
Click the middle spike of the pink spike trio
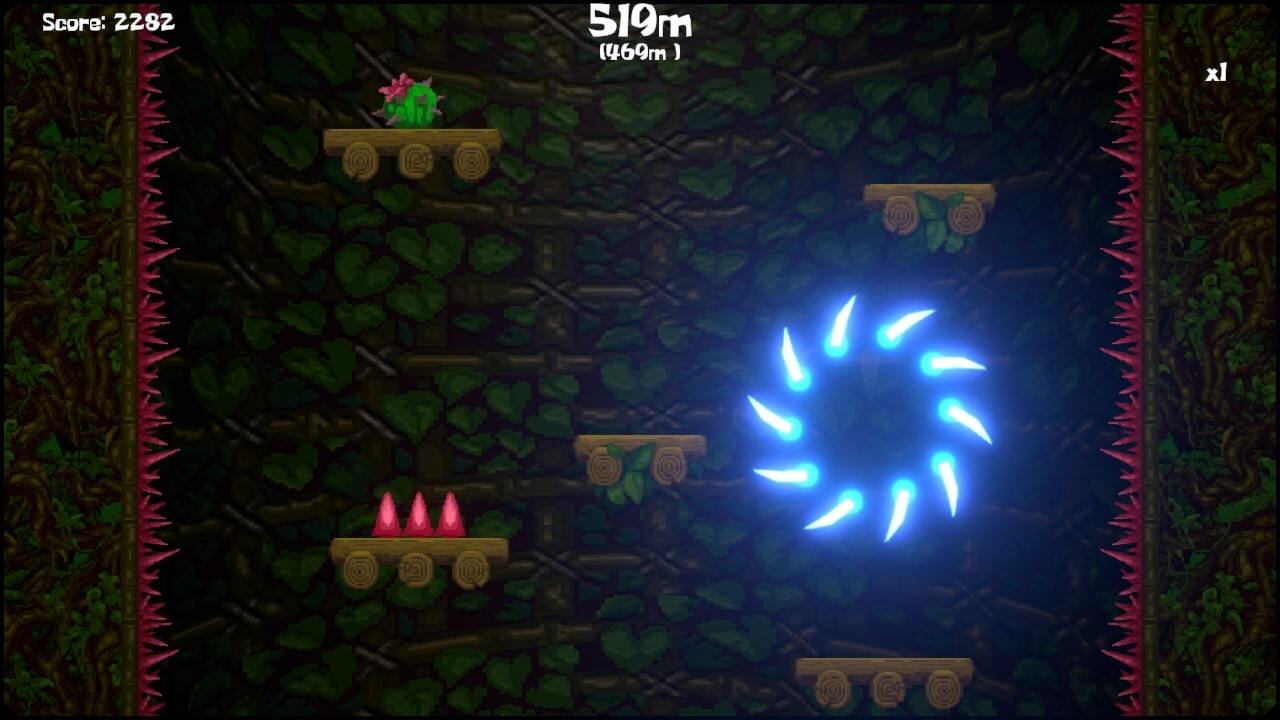pos(418,510)
